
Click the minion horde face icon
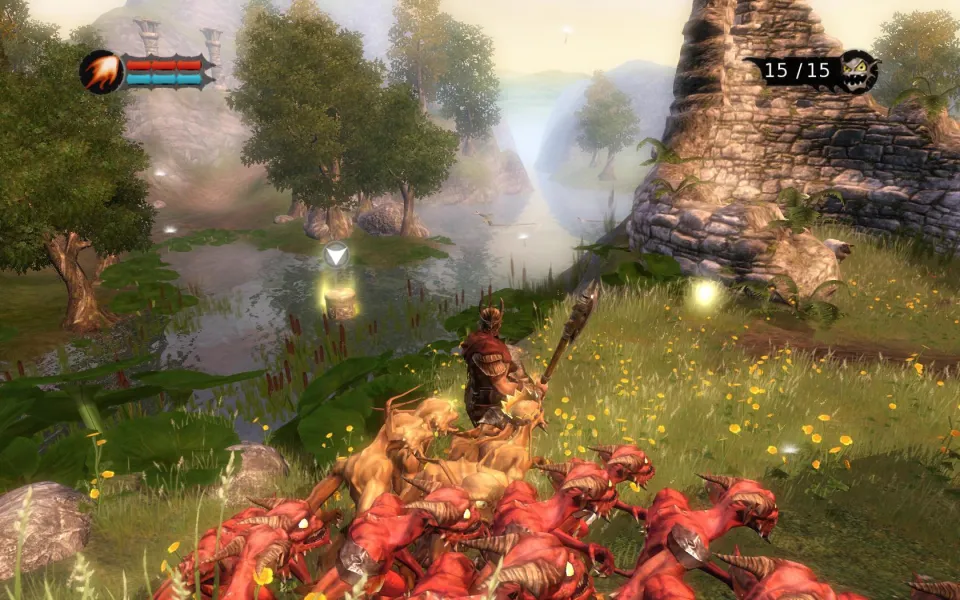(x=858, y=71)
